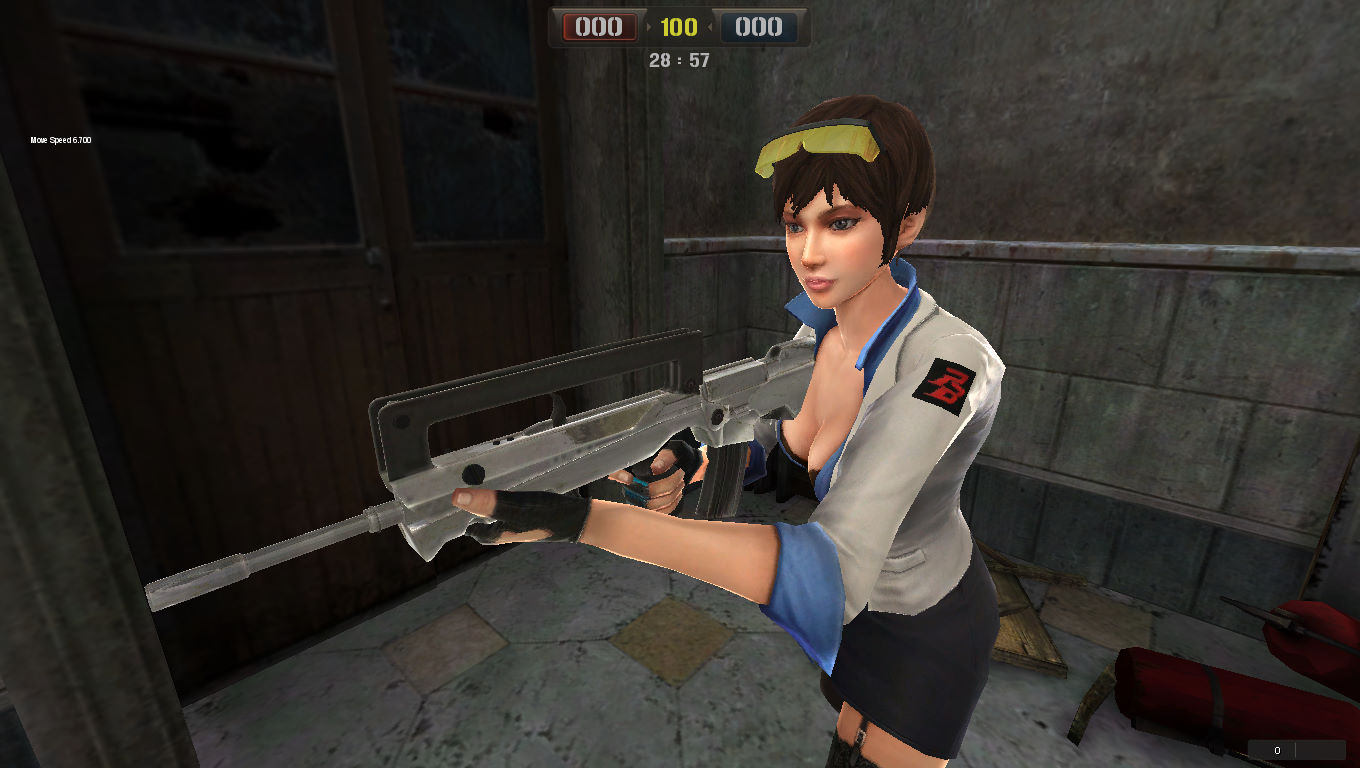Screen dimensions: 1360x768
Task: Click the ammo count showing 0
Action: point(1276,749)
